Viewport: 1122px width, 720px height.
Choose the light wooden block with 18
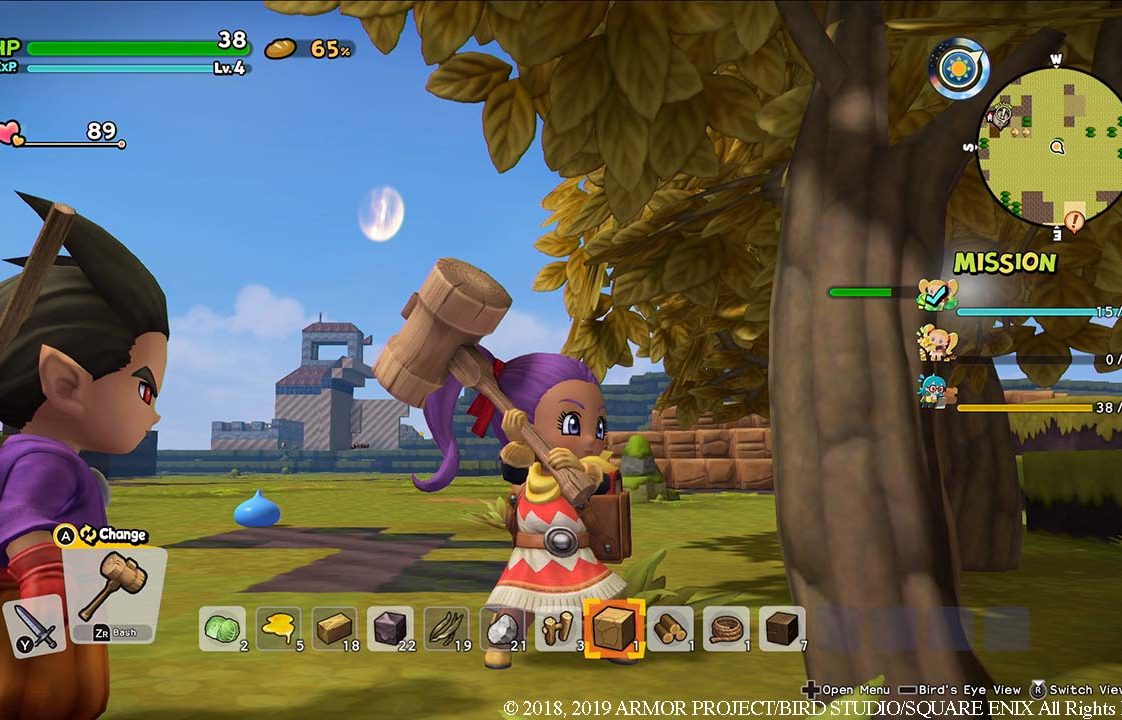pyautogui.click(x=334, y=629)
